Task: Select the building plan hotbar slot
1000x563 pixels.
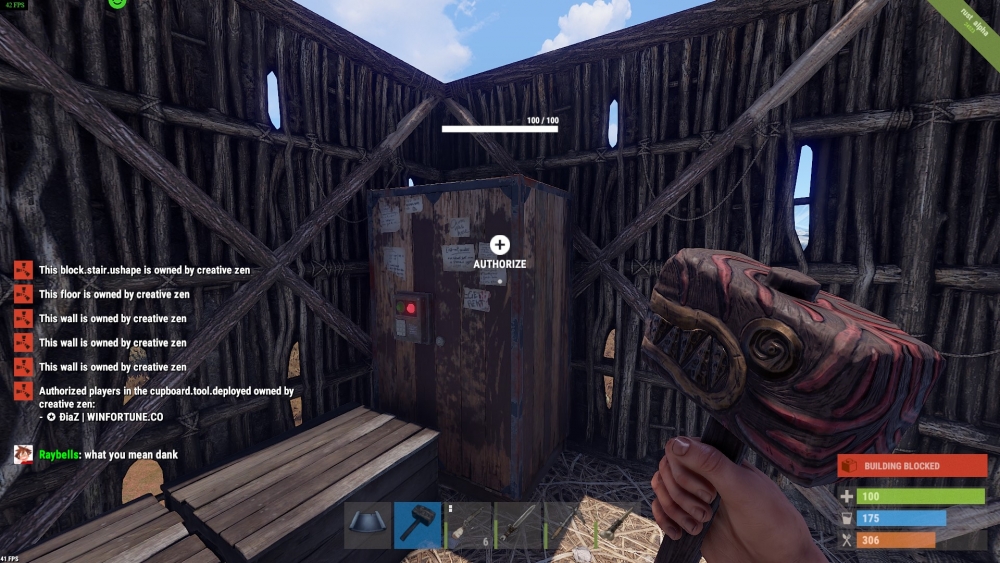Action: click(368, 525)
